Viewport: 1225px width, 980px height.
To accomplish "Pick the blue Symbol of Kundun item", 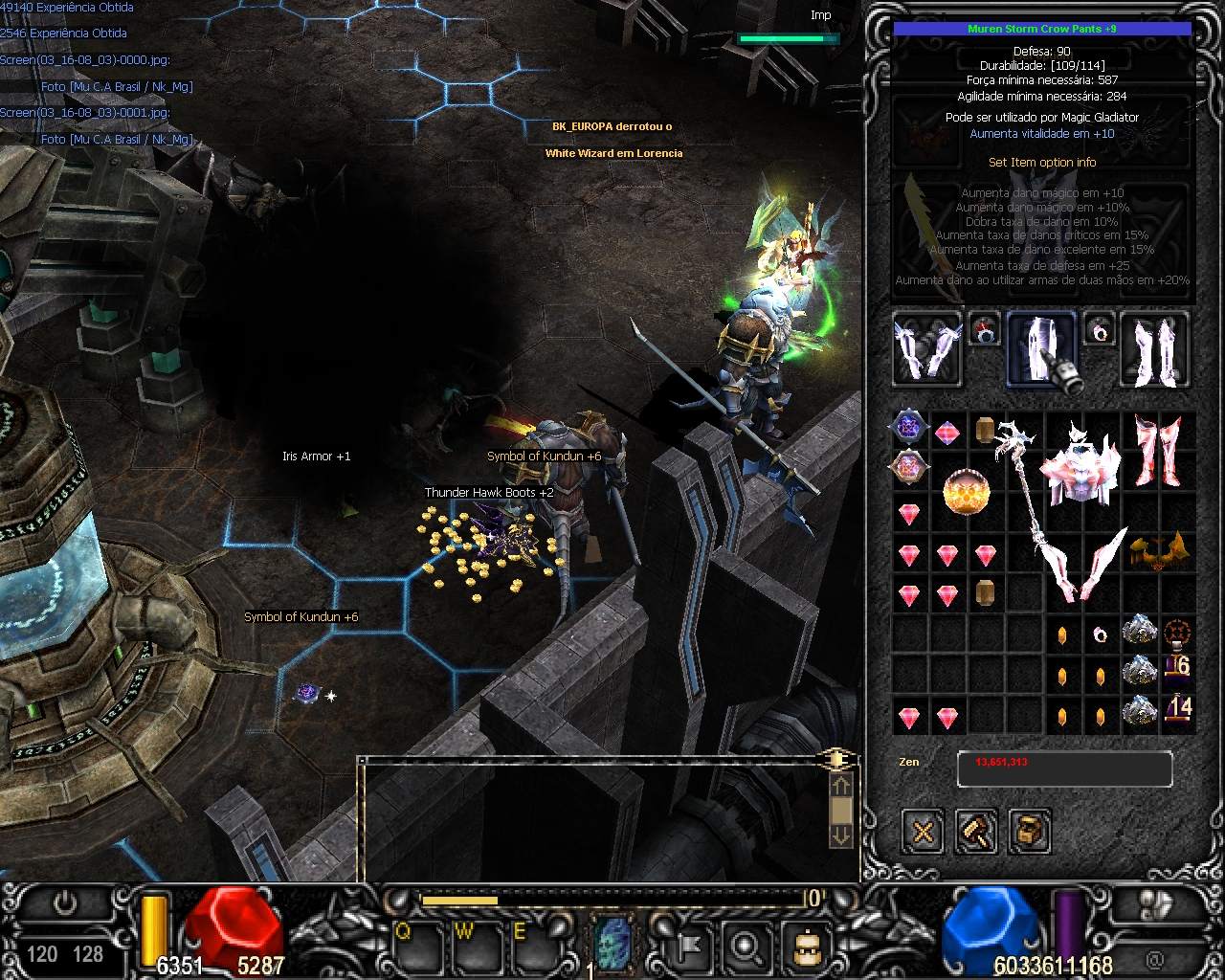I will click(x=907, y=427).
